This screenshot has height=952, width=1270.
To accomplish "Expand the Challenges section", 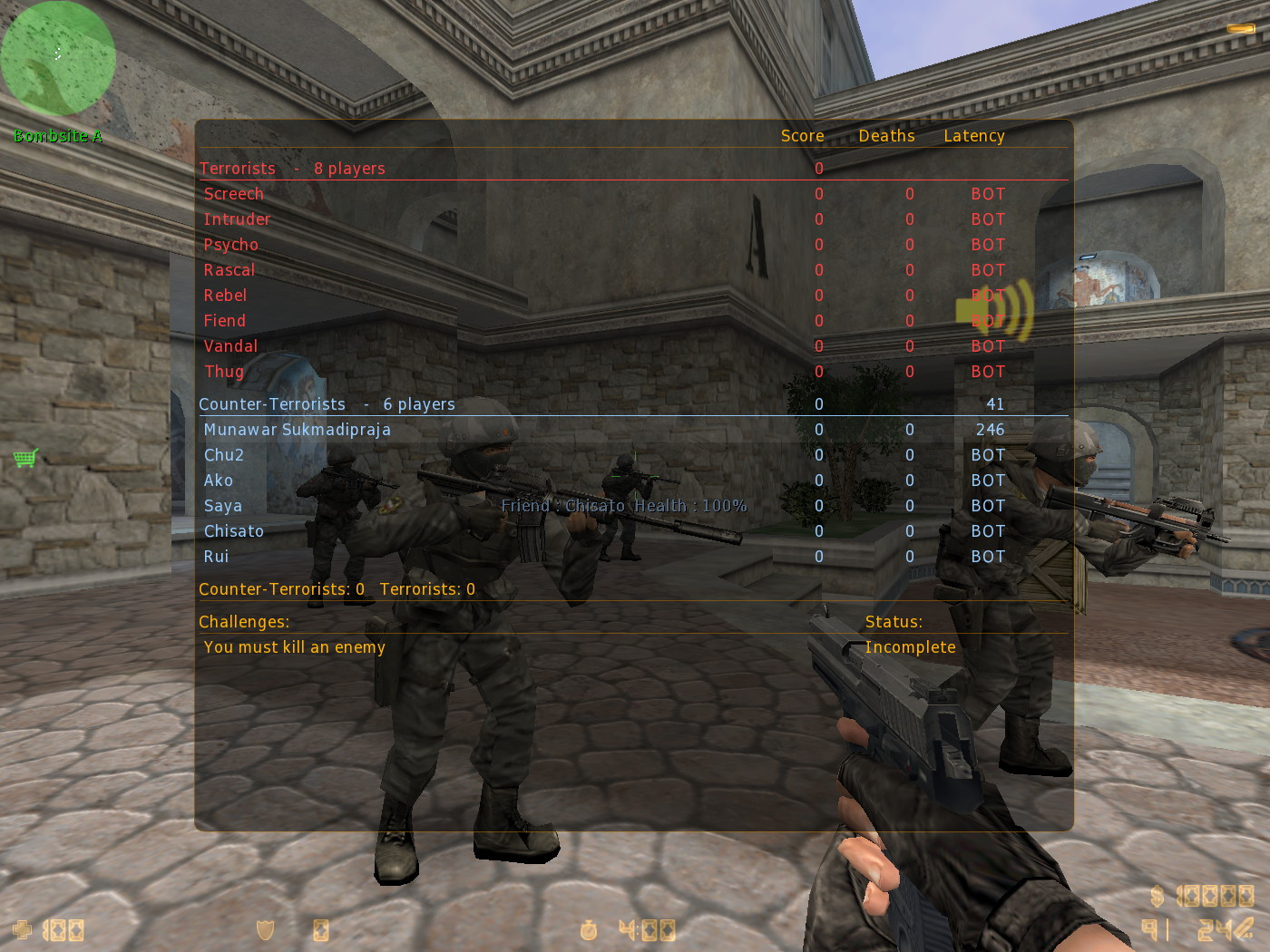I will point(244,622).
